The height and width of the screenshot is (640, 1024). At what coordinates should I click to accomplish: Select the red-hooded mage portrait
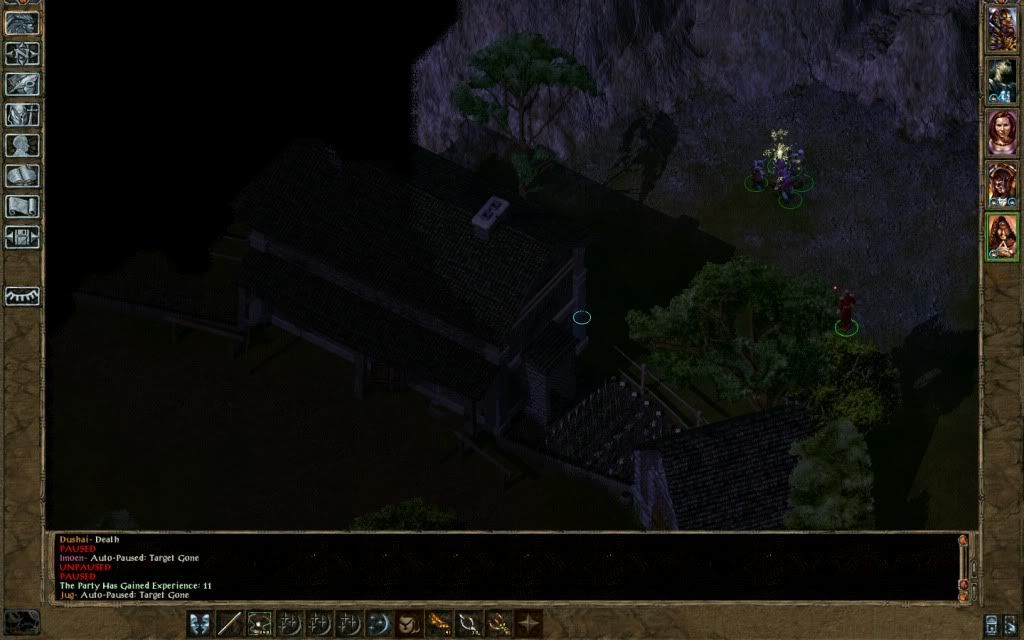1002,237
